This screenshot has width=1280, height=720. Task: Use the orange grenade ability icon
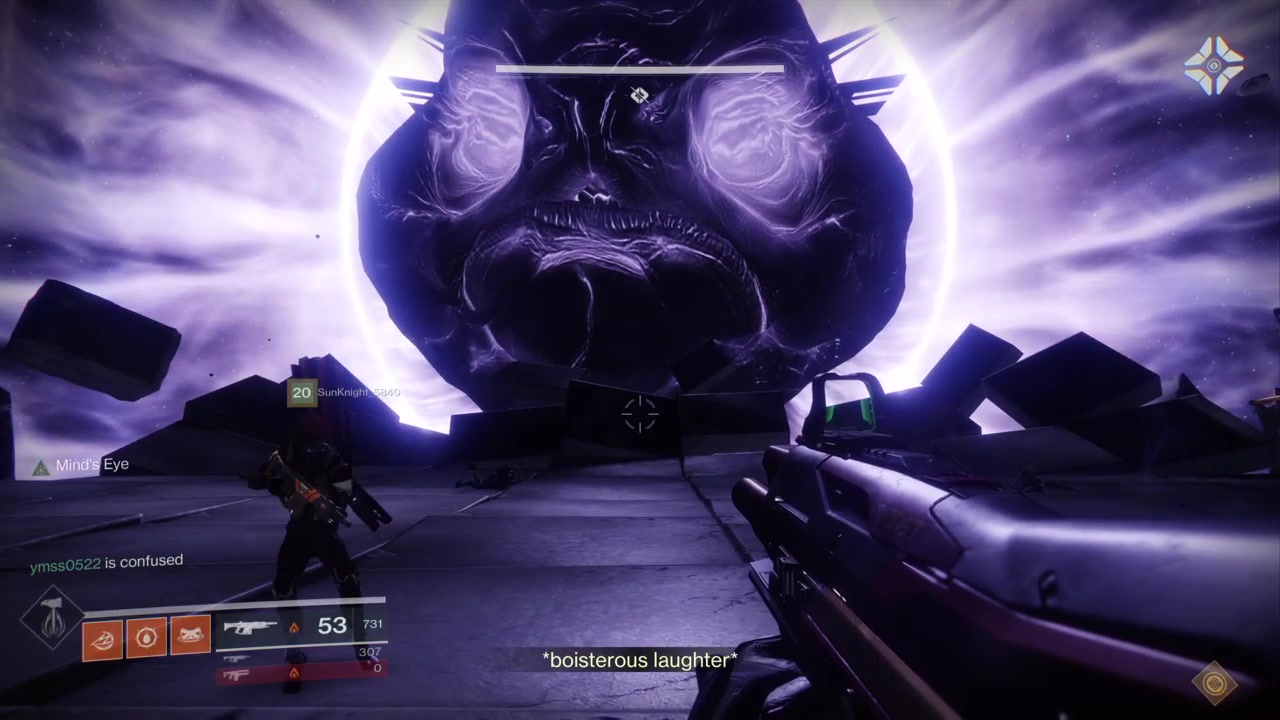click(146, 638)
